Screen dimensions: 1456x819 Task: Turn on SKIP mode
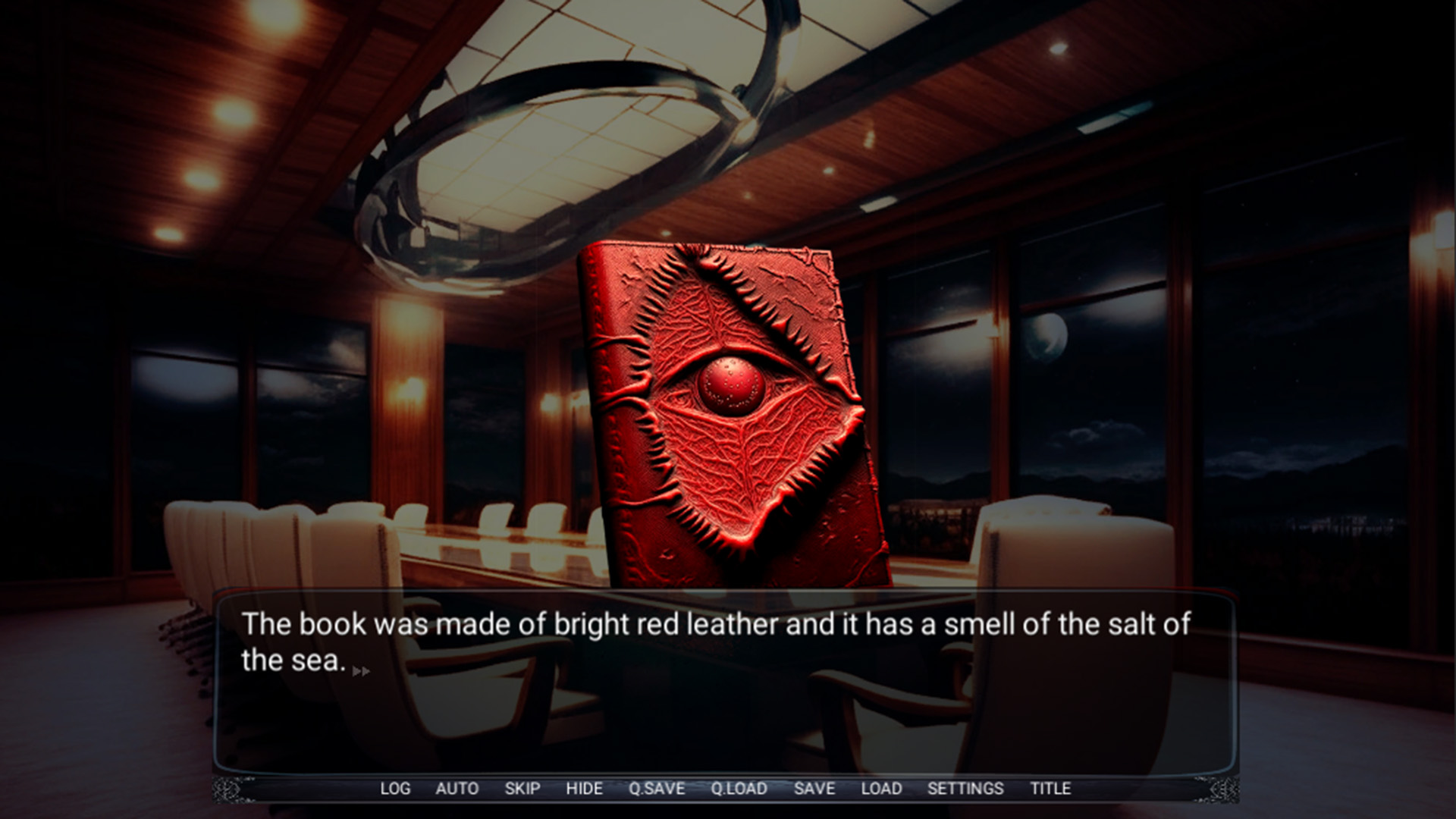pyautogui.click(x=521, y=789)
